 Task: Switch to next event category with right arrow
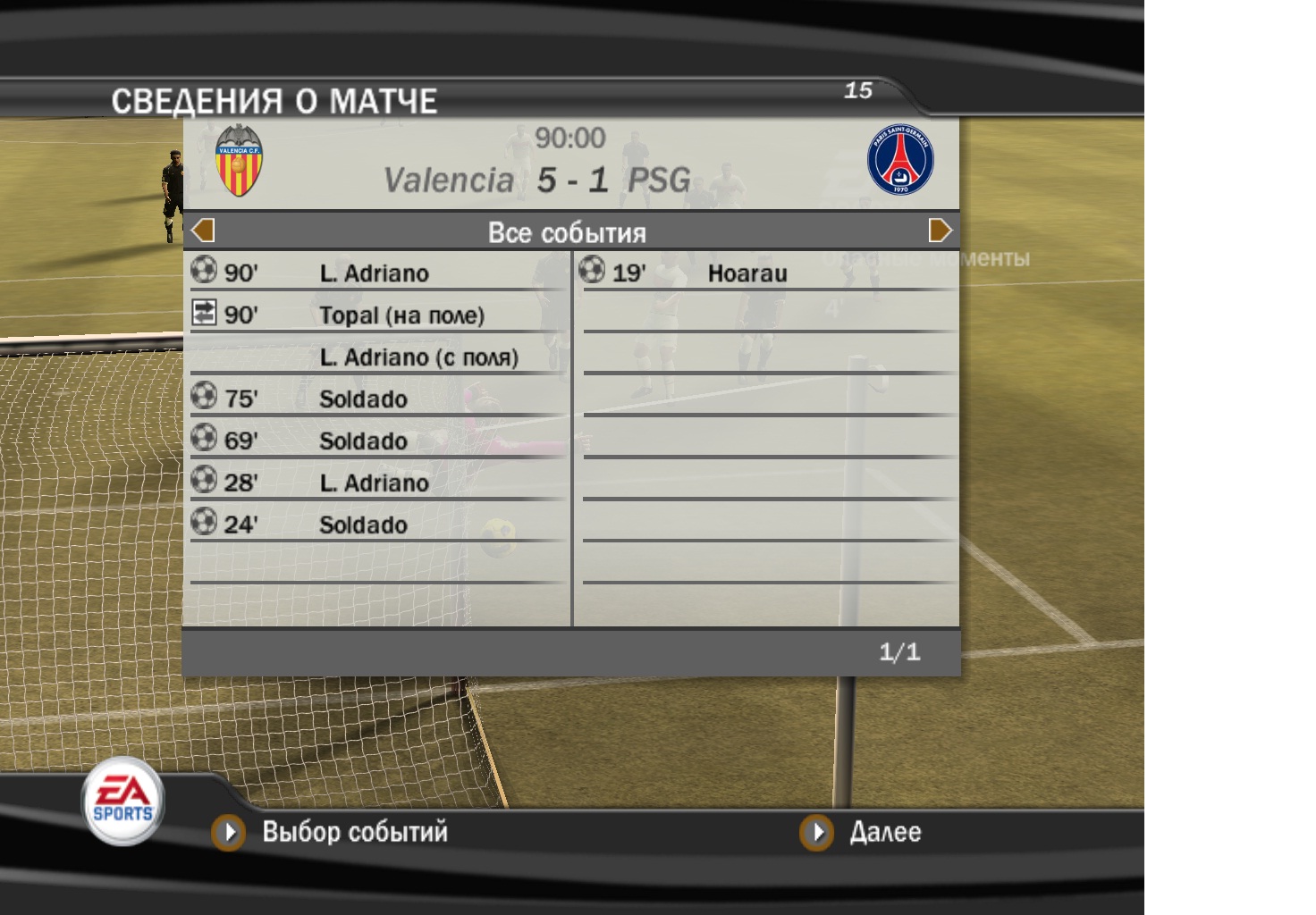click(x=940, y=231)
